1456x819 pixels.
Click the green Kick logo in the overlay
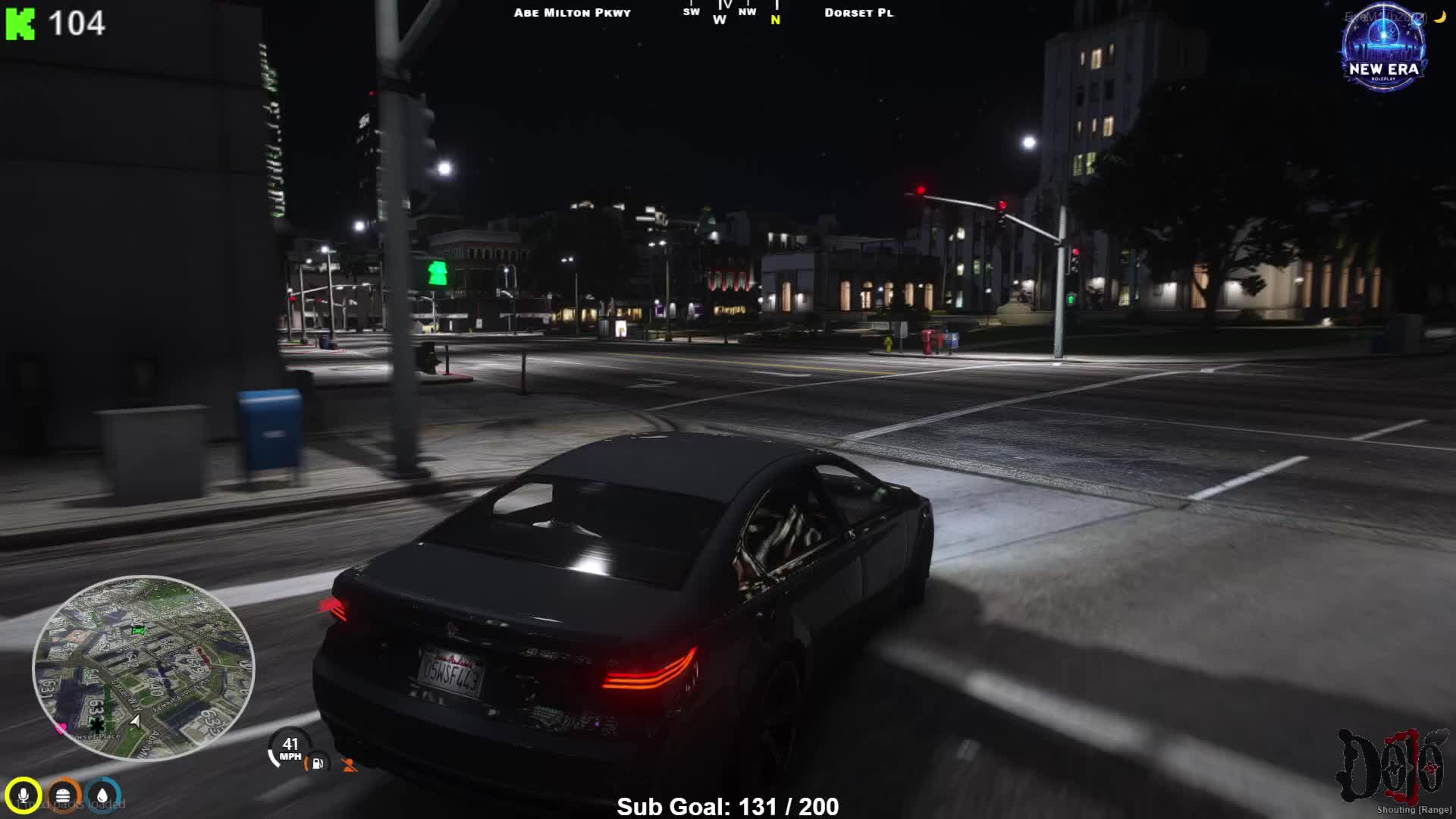coord(20,24)
